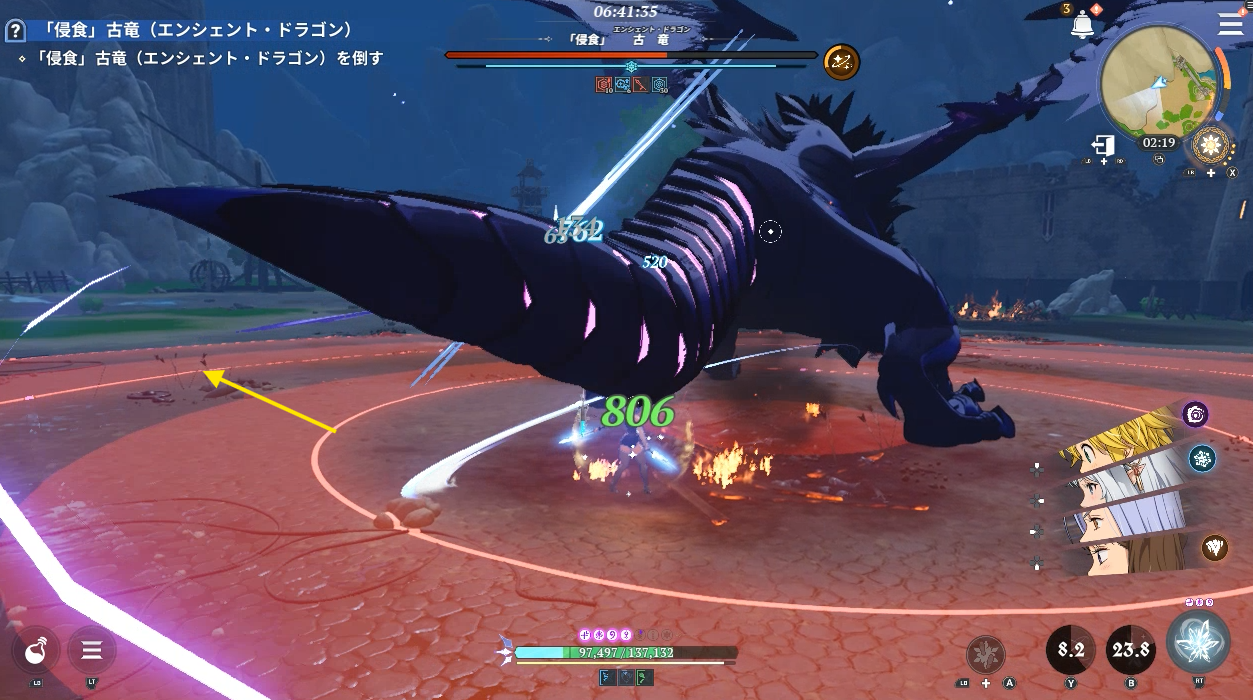Use the skill on 8.2 second cooldown

(x=1071, y=650)
